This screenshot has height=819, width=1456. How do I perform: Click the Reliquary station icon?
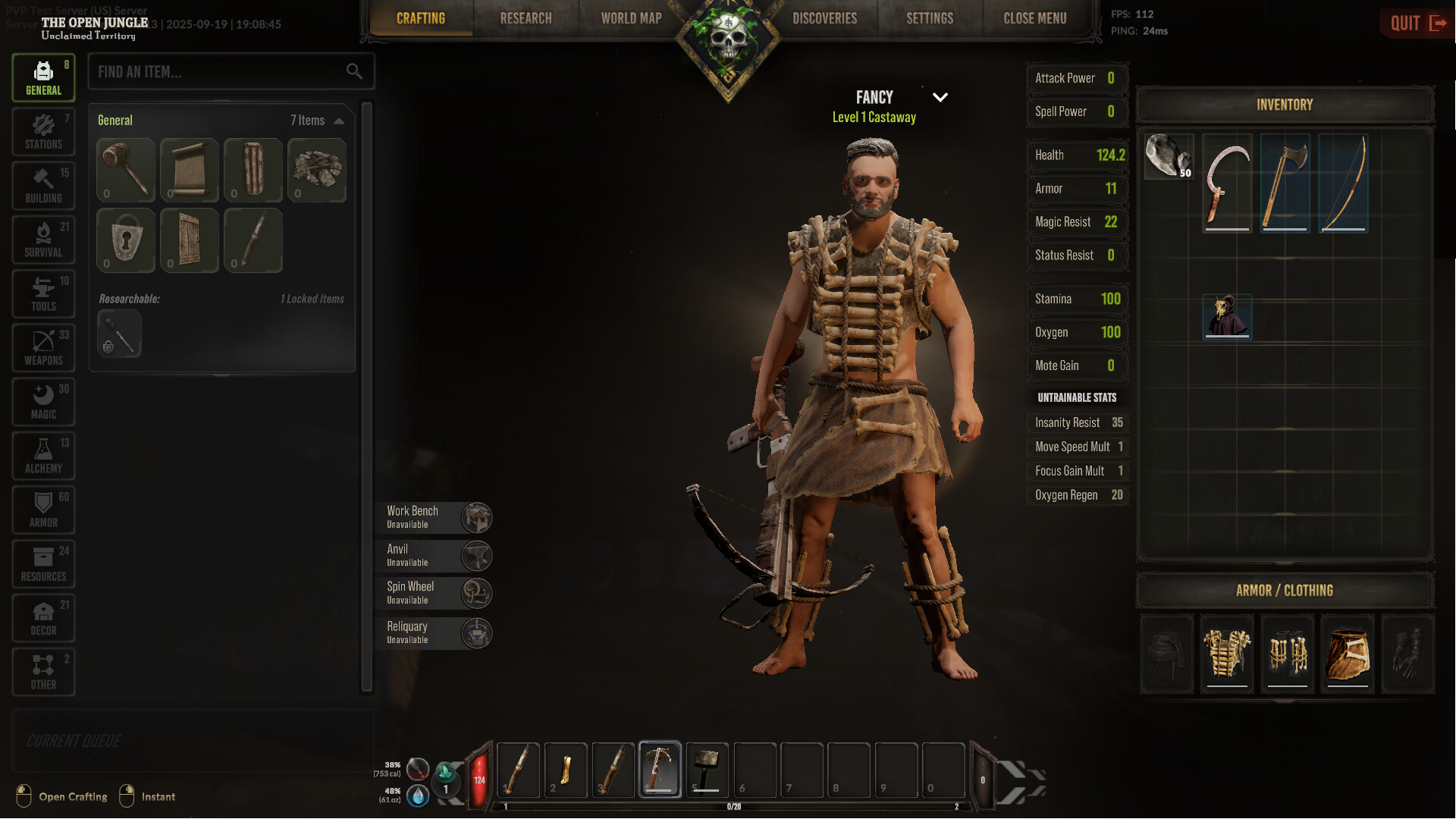tap(476, 632)
